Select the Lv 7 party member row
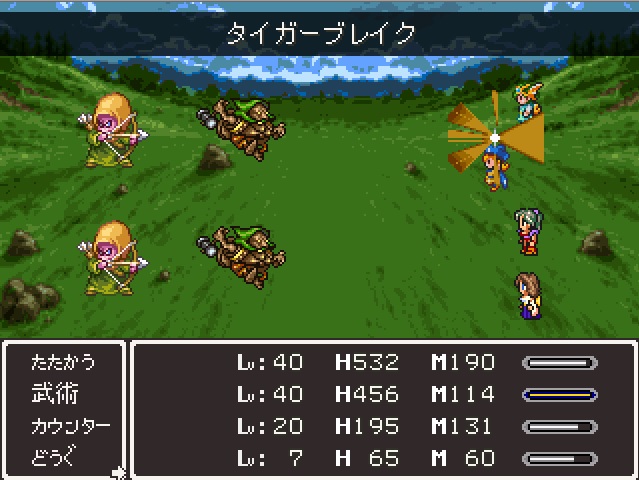The height and width of the screenshot is (480, 639). click(385, 459)
